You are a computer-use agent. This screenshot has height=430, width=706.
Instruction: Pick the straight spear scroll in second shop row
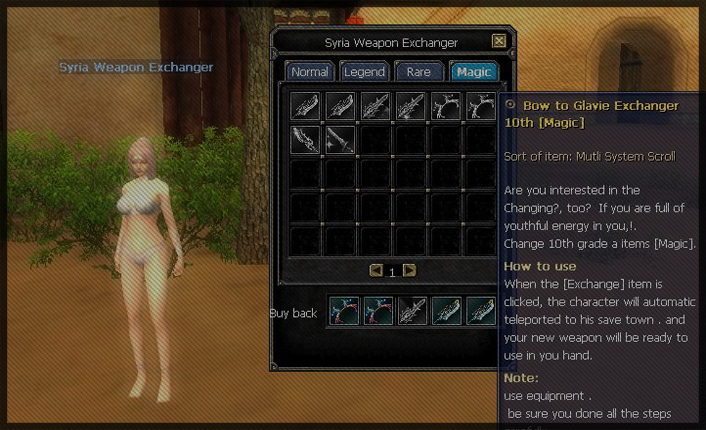pos(340,139)
